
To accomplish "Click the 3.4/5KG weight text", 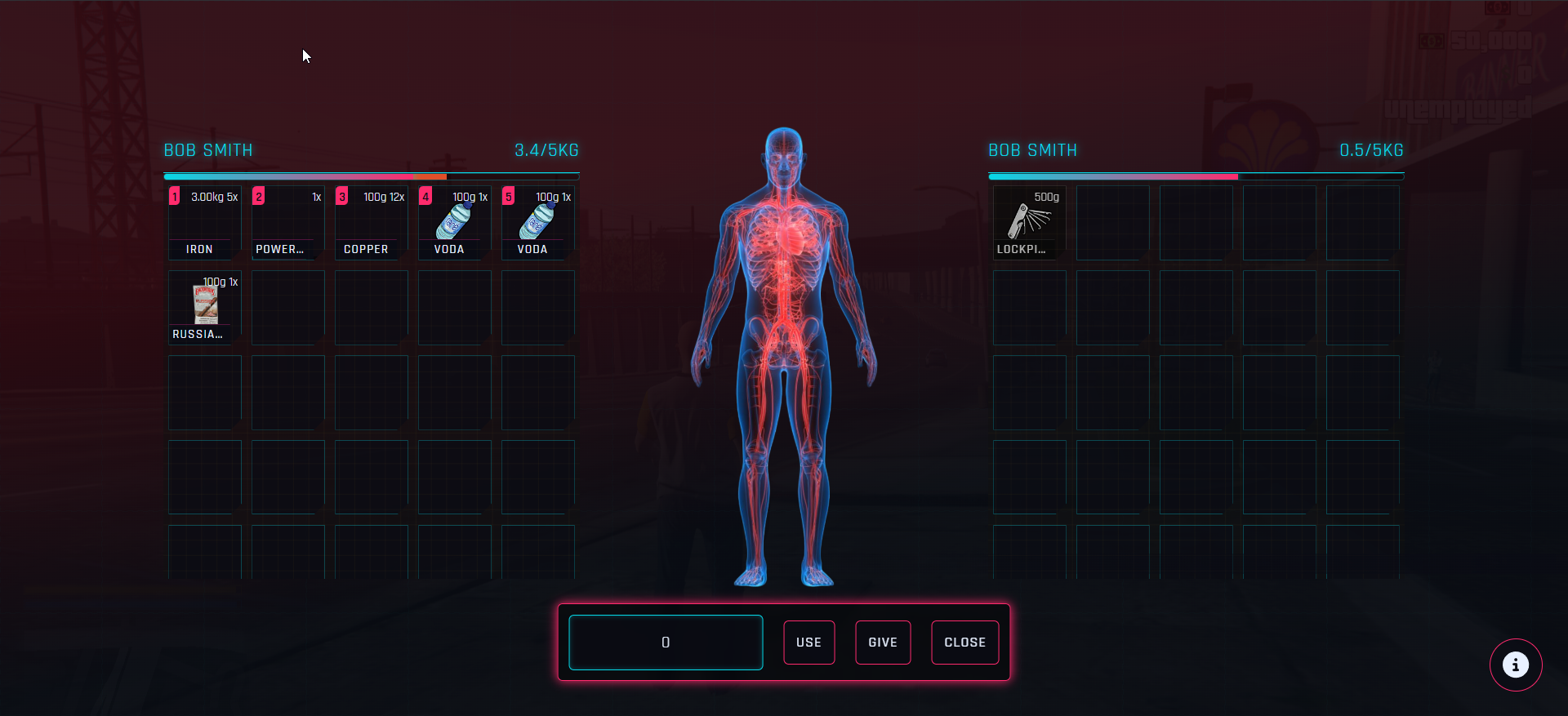I will tap(546, 150).
